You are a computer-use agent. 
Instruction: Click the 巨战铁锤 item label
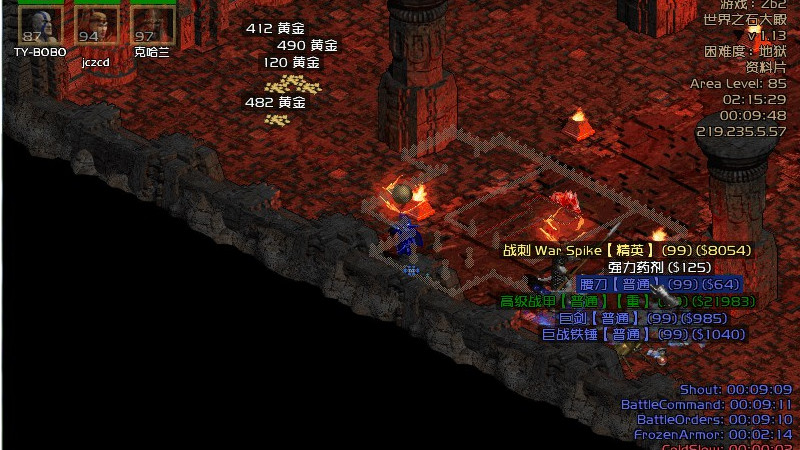pos(643,334)
